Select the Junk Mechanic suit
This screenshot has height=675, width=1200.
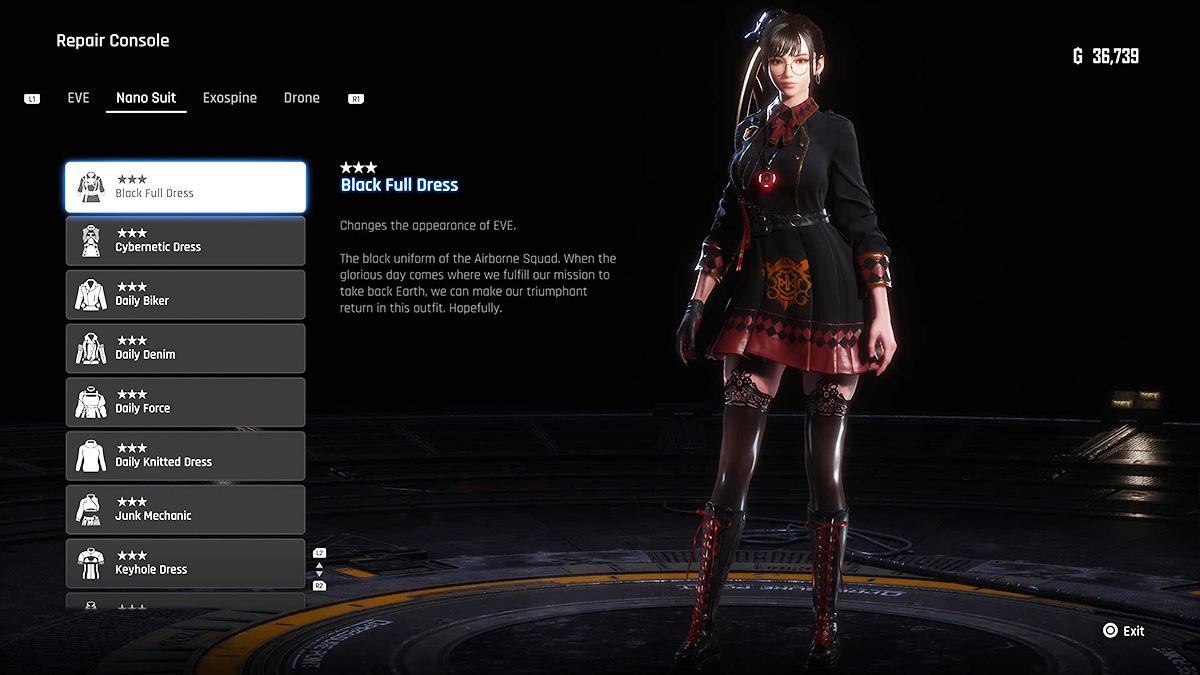pyautogui.click(x=185, y=510)
